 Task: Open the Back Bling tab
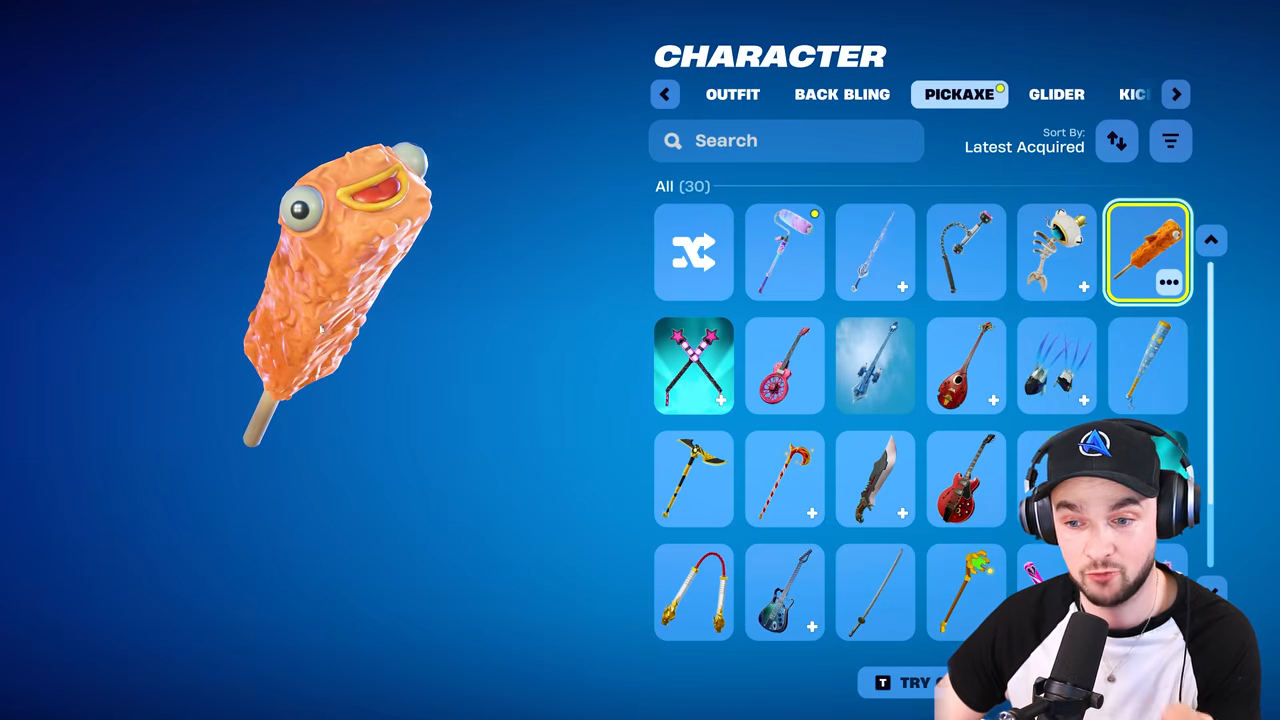(x=842, y=94)
